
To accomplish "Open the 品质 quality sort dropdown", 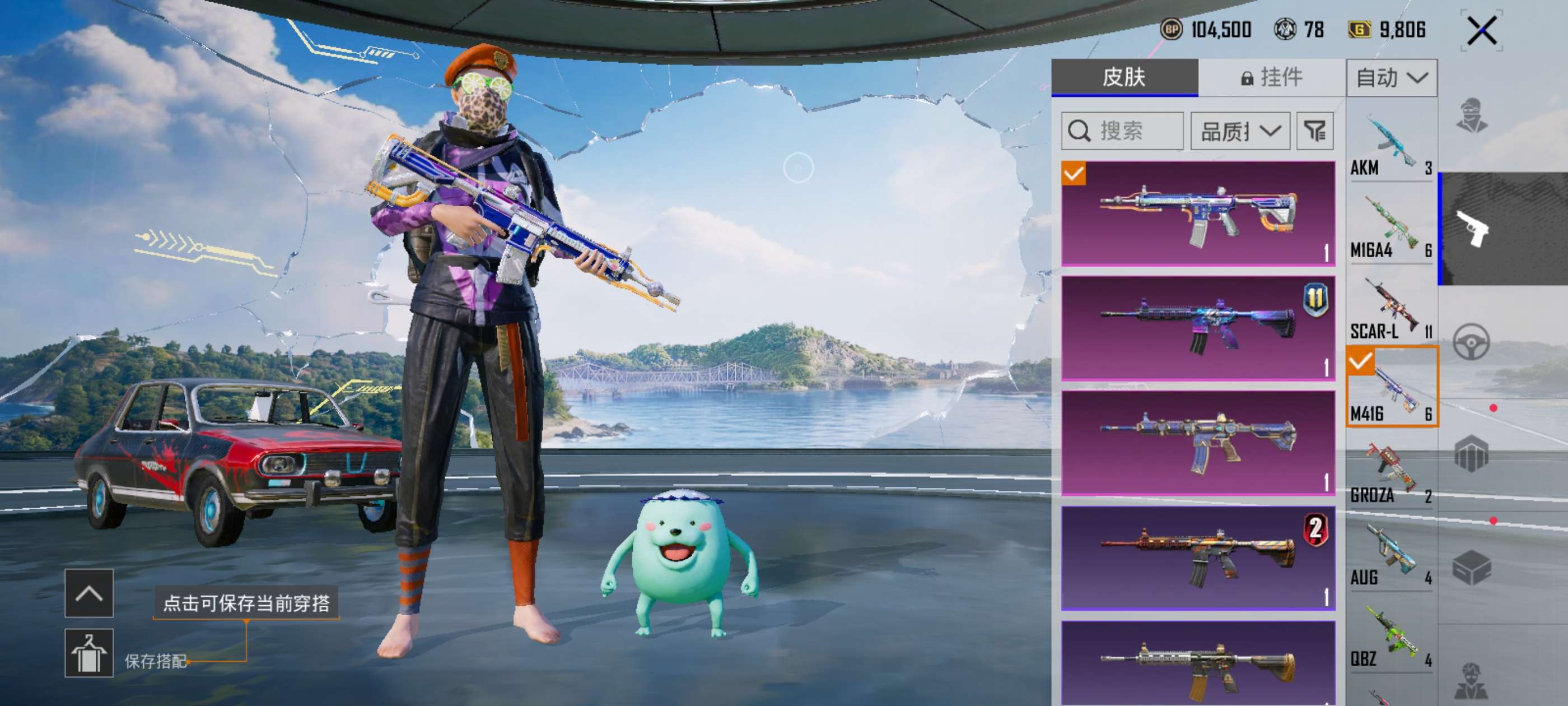I will pyautogui.click(x=1240, y=131).
